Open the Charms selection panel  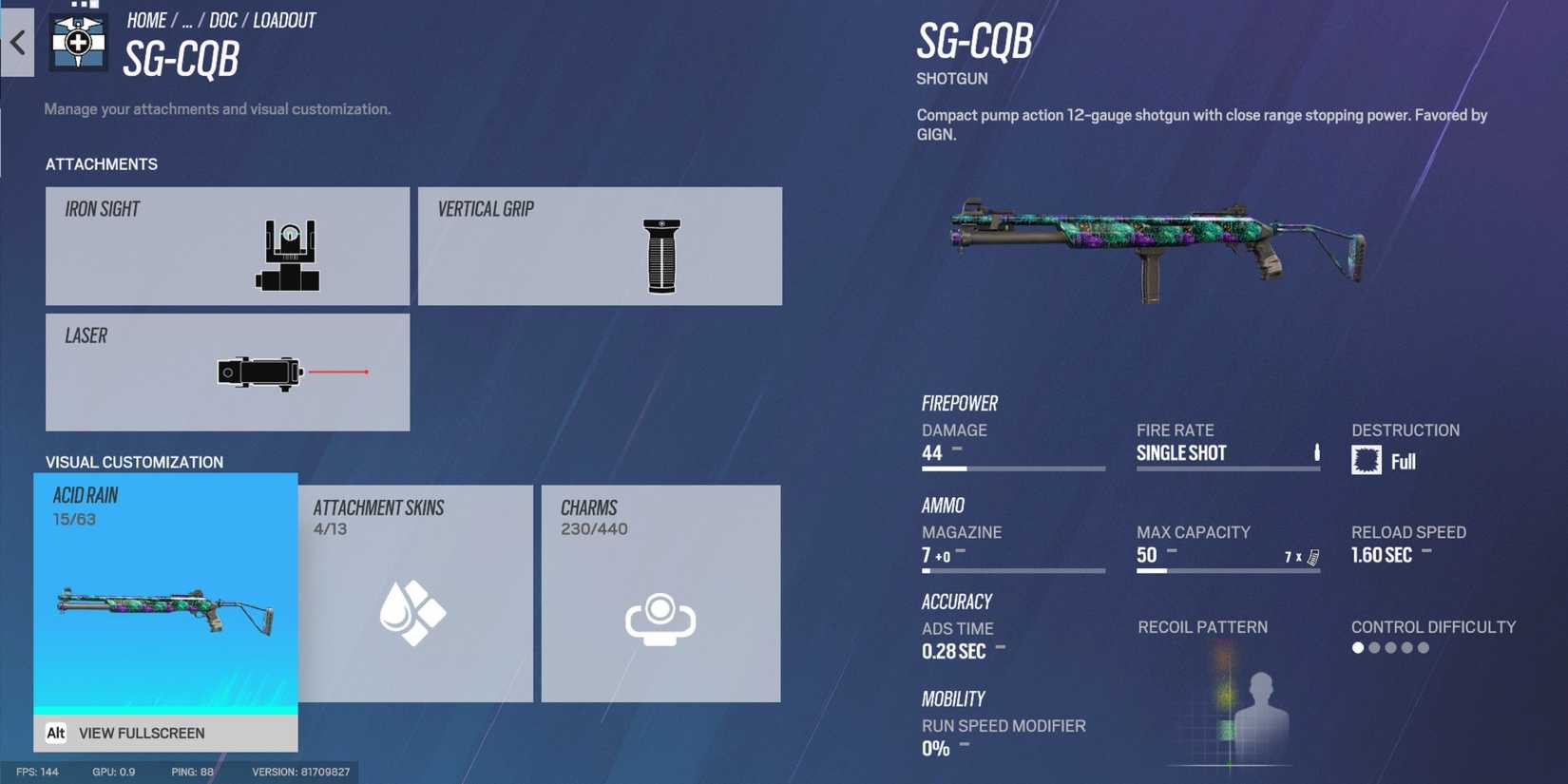pos(660,592)
